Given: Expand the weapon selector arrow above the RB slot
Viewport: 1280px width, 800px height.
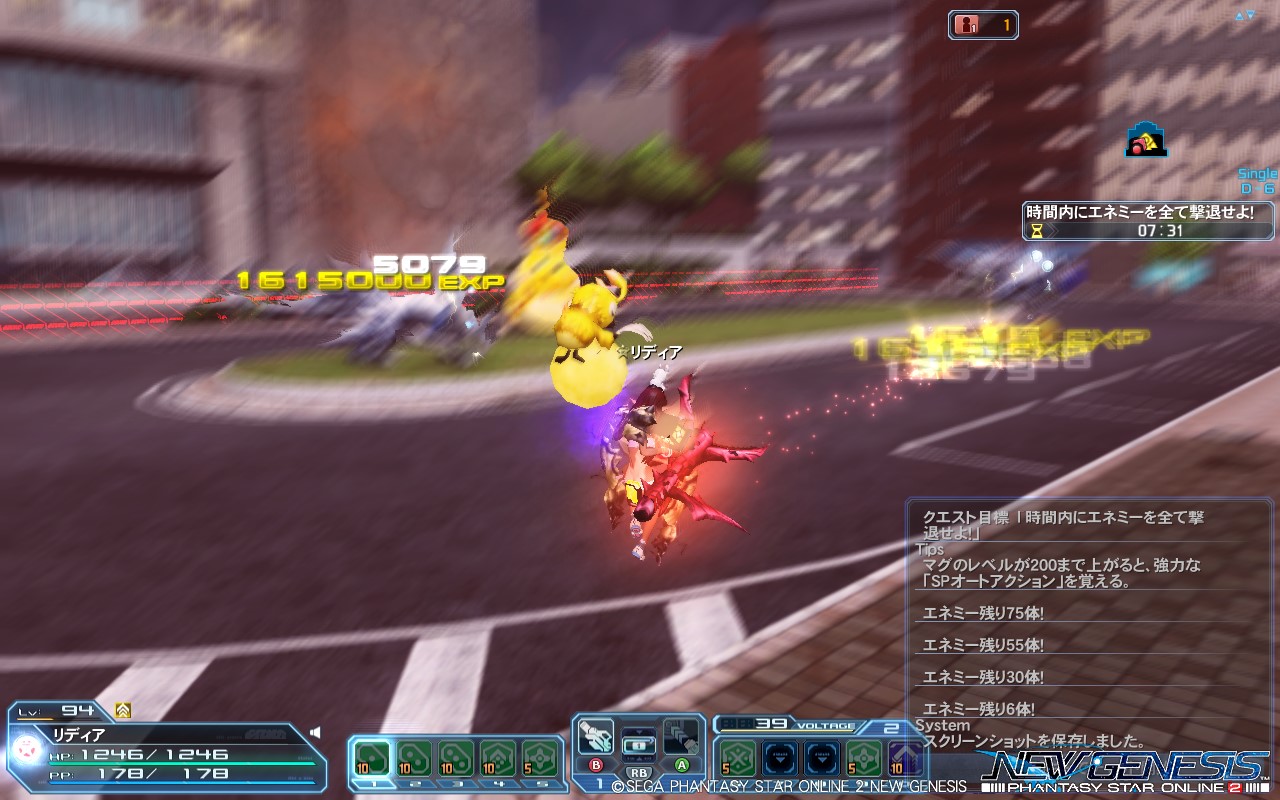Looking at the screenshot, I should [x=638, y=731].
